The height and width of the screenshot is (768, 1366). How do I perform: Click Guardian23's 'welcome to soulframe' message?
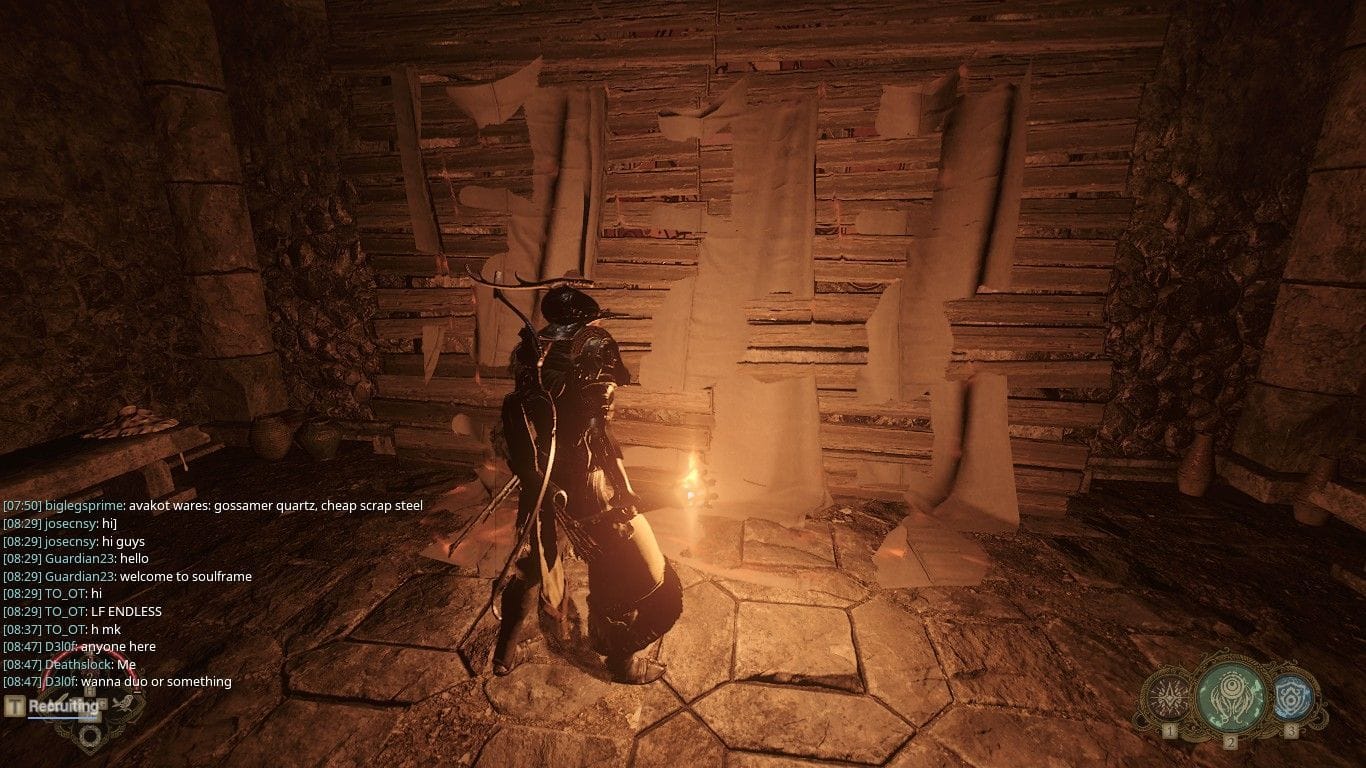[185, 576]
